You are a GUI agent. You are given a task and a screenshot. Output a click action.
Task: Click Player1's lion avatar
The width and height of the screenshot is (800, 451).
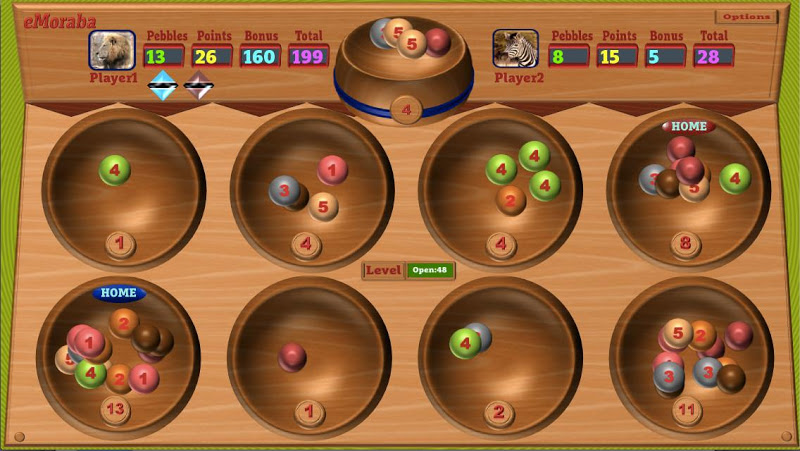112,50
